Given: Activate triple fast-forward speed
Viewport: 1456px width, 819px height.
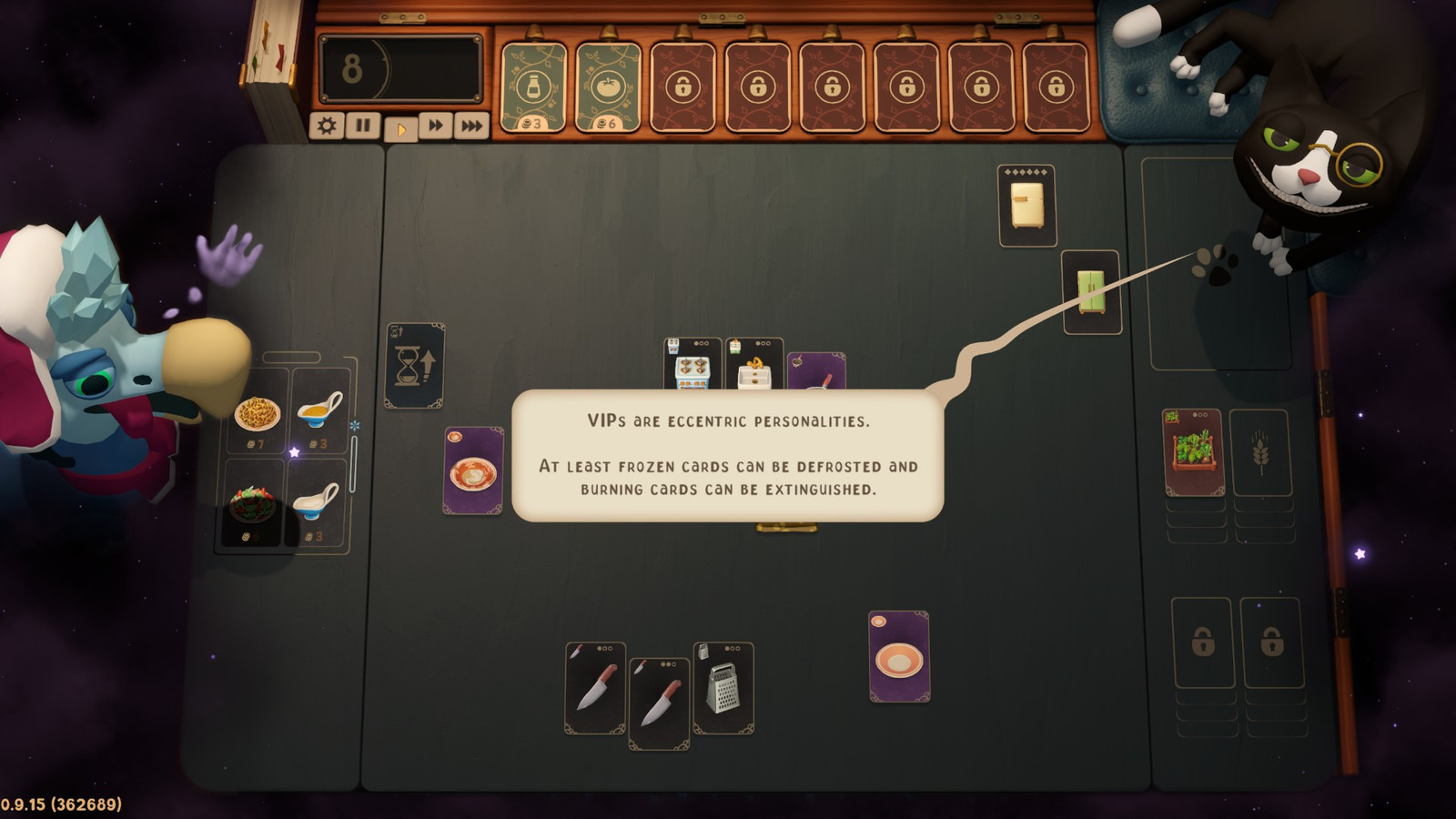Looking at the screenshot, I should tap(471, 126).
